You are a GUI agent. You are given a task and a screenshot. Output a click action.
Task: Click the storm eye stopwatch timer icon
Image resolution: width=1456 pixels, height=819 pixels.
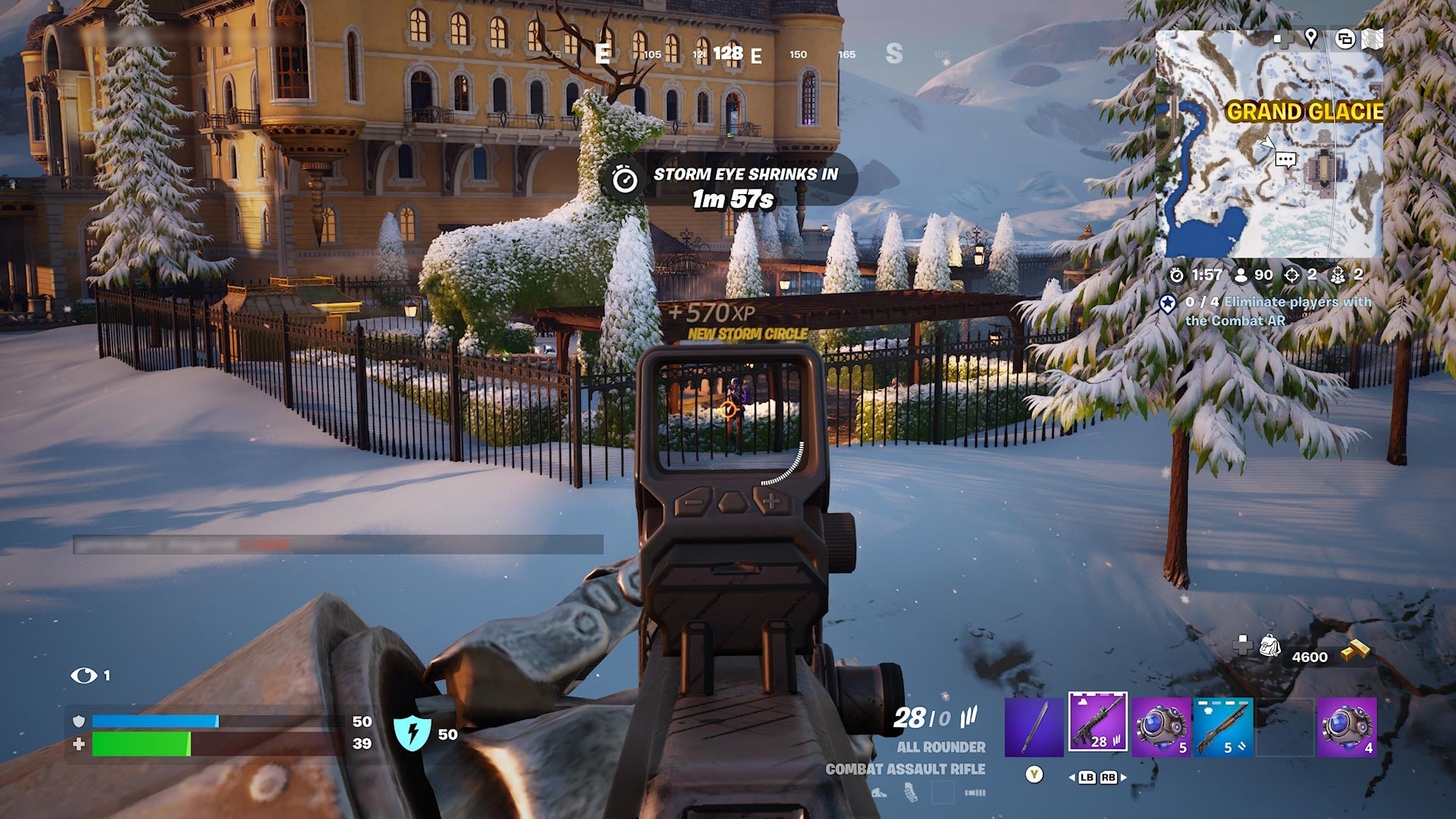[625, 180]
